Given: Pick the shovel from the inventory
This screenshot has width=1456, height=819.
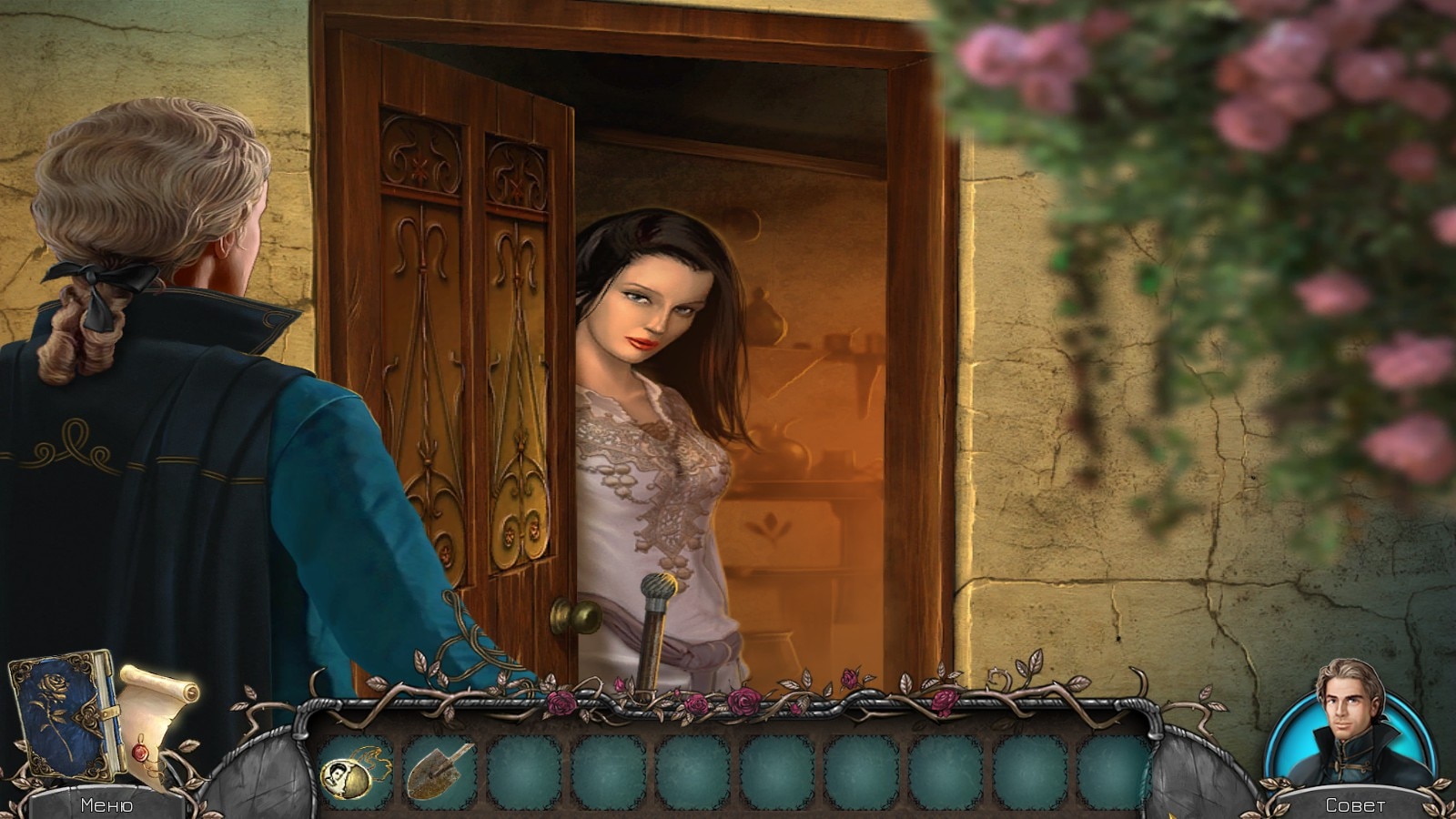Looking at the screenshot, I should pyautogui.click(x=439, y=771).
